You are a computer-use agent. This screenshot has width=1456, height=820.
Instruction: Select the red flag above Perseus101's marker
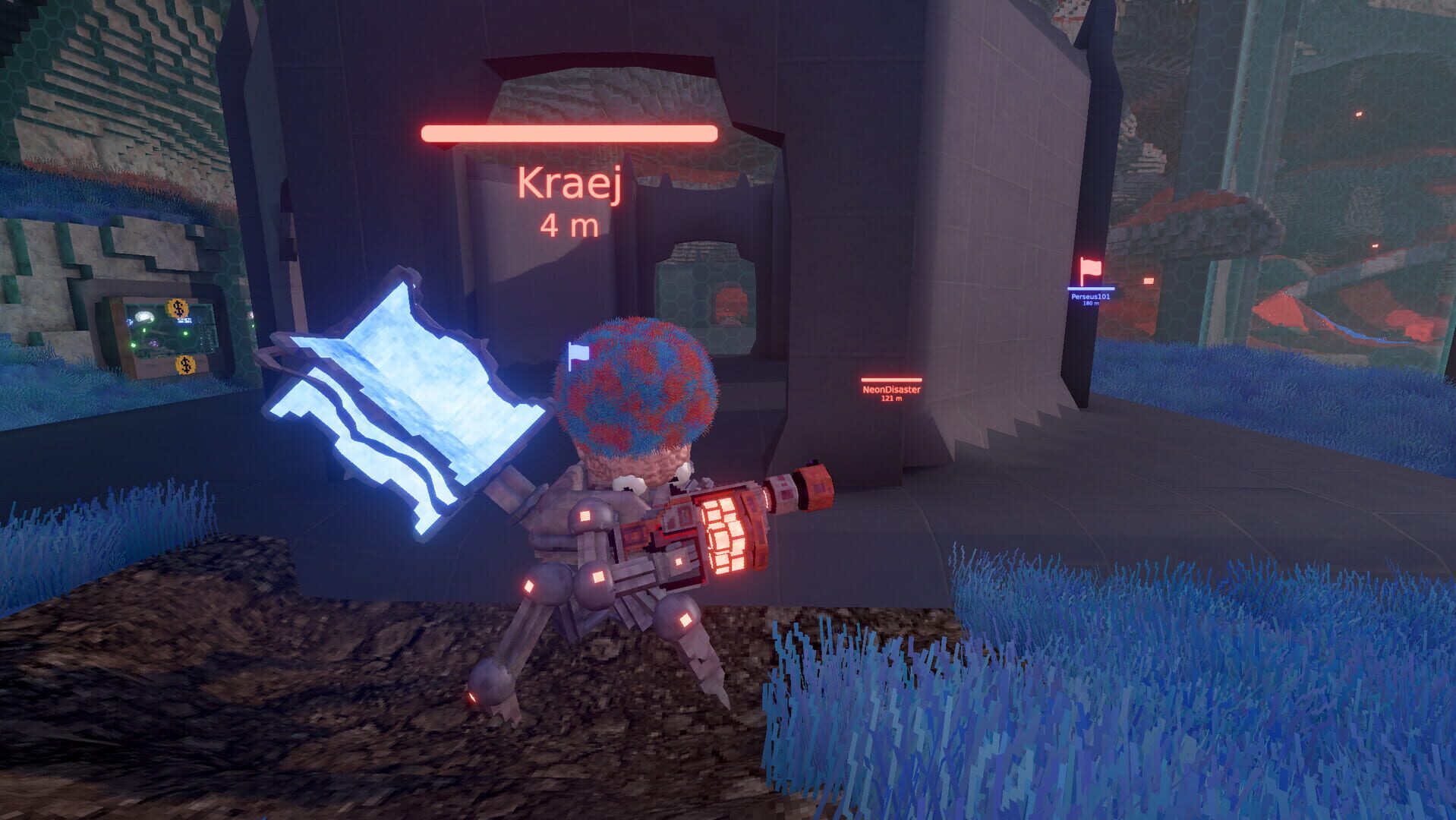1091,268
